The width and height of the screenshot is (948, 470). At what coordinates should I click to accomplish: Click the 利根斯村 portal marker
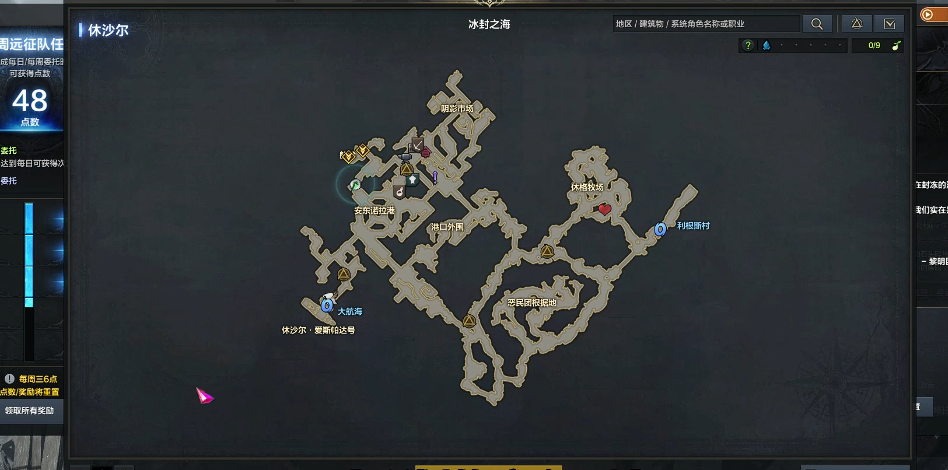tap(660, 230)
